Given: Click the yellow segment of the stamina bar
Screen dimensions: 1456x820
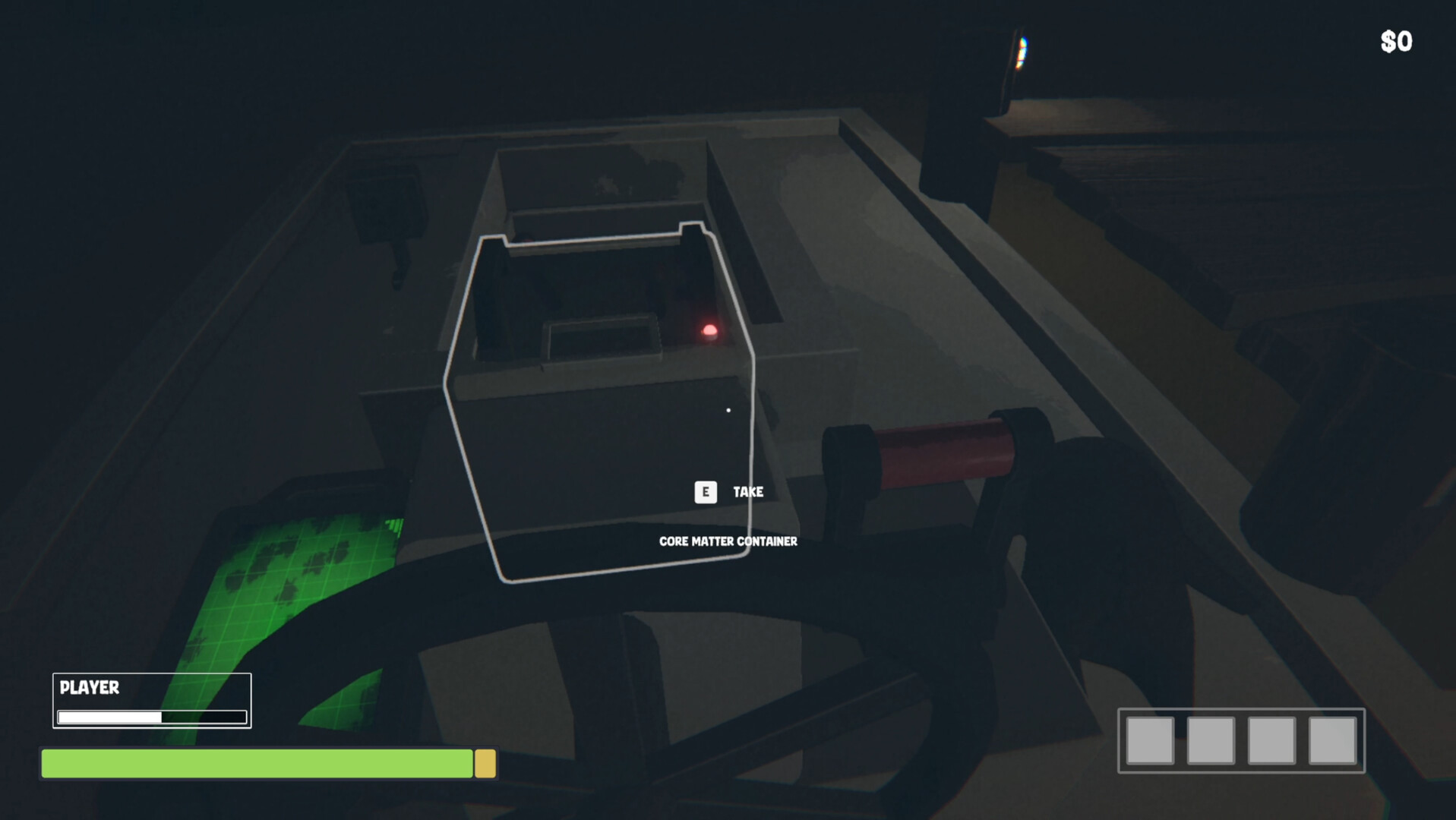Looking at the screenshot, I should click(x=485, y=765).
